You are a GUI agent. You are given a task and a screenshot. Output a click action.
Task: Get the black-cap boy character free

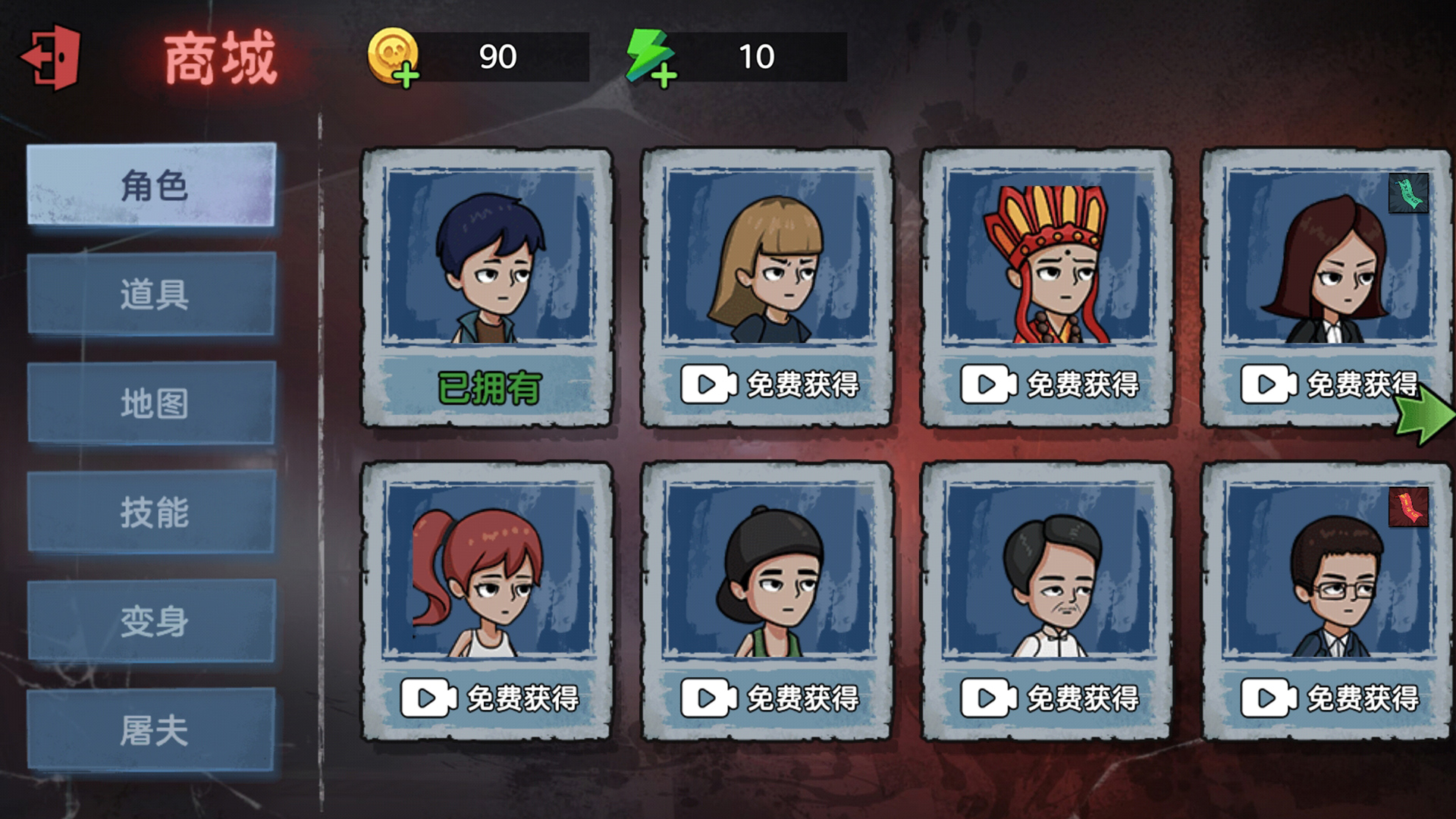pyautogui.click(x=767, y=698)
